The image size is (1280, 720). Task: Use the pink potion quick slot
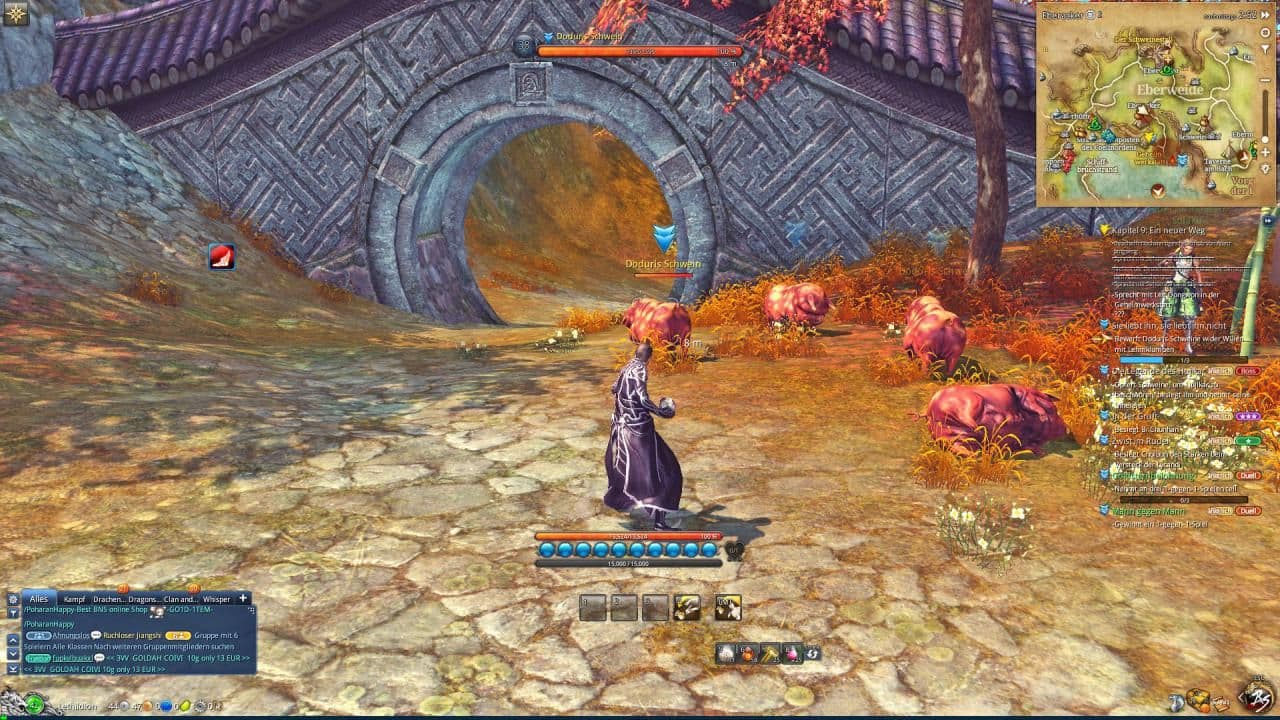pos(792,653)
